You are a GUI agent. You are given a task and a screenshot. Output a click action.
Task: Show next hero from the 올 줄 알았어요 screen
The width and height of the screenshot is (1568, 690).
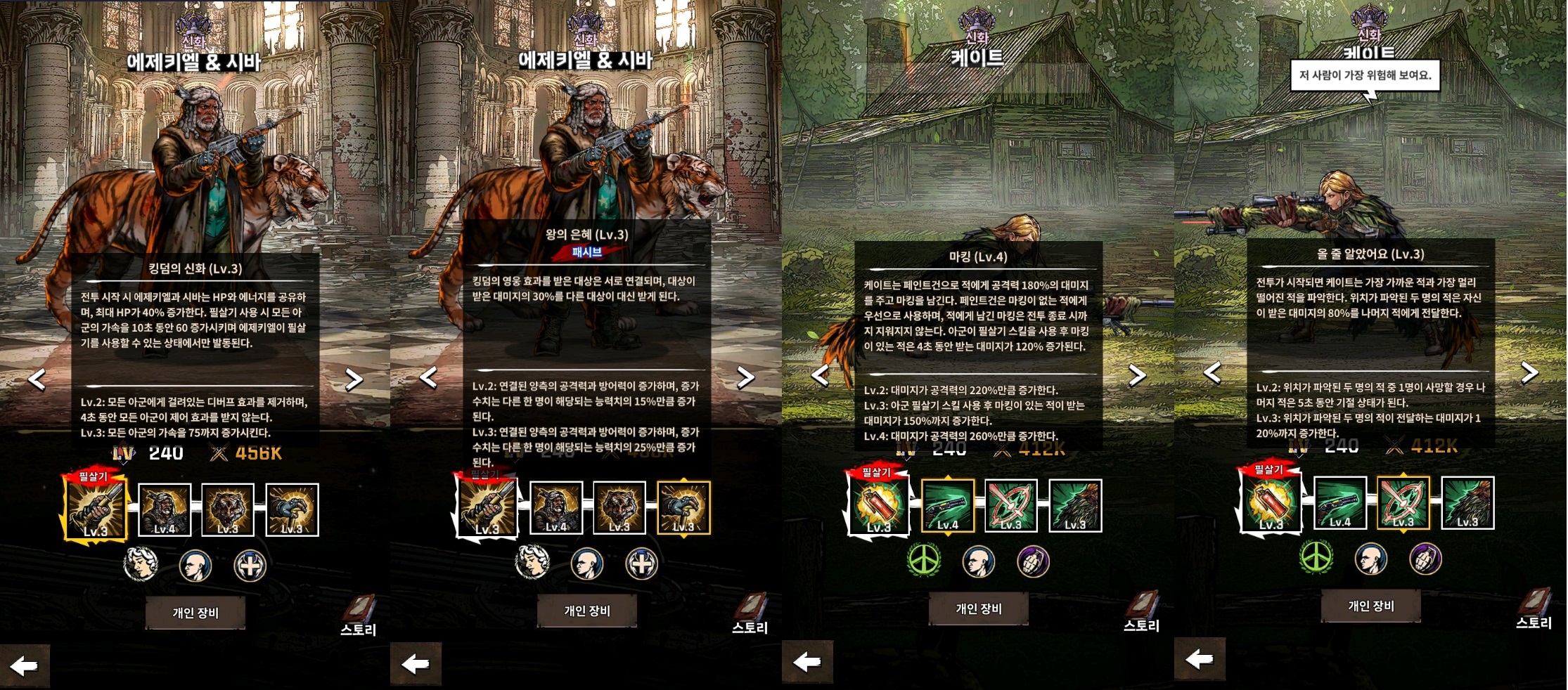pyautogui.click(x=1529, y=372)
